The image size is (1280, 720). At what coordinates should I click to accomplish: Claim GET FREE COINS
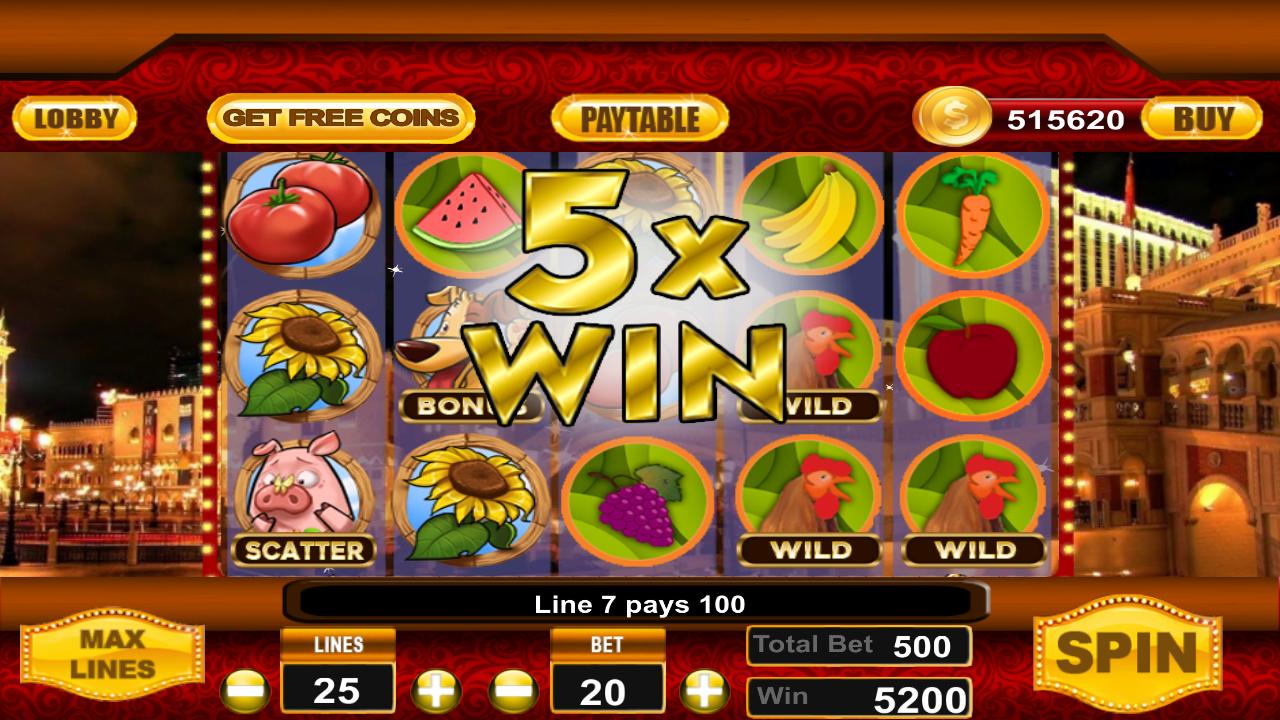point(341,117)
